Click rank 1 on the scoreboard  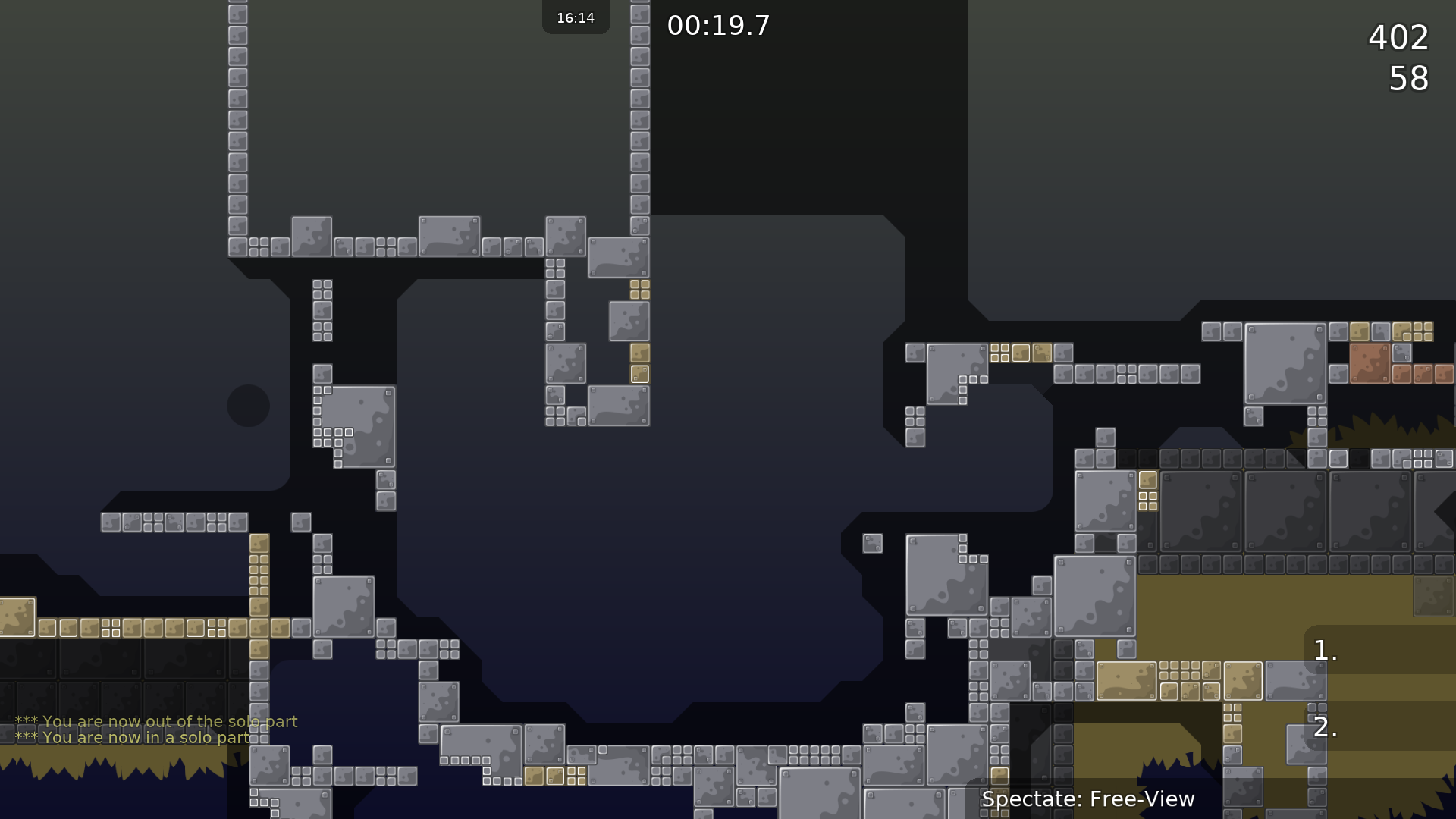[1323, 648]
